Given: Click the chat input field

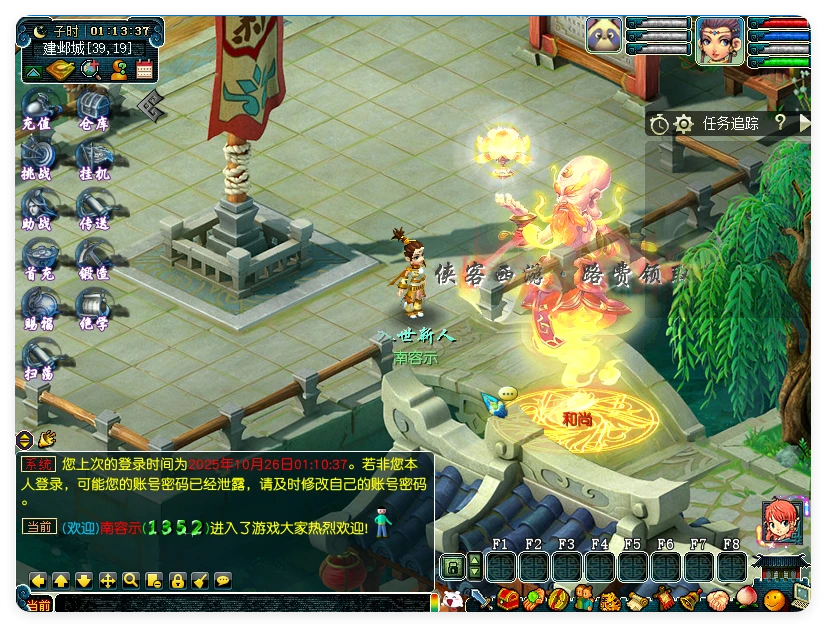Looking at the screenshot, I should click(240, 603).
